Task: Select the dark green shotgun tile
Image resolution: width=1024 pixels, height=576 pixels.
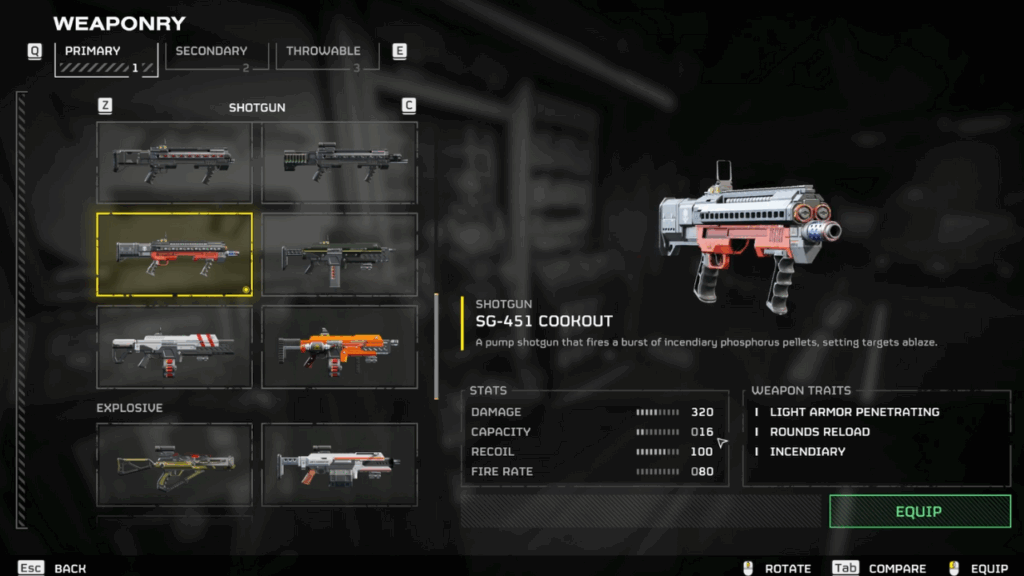Action: tap(340, 254)
